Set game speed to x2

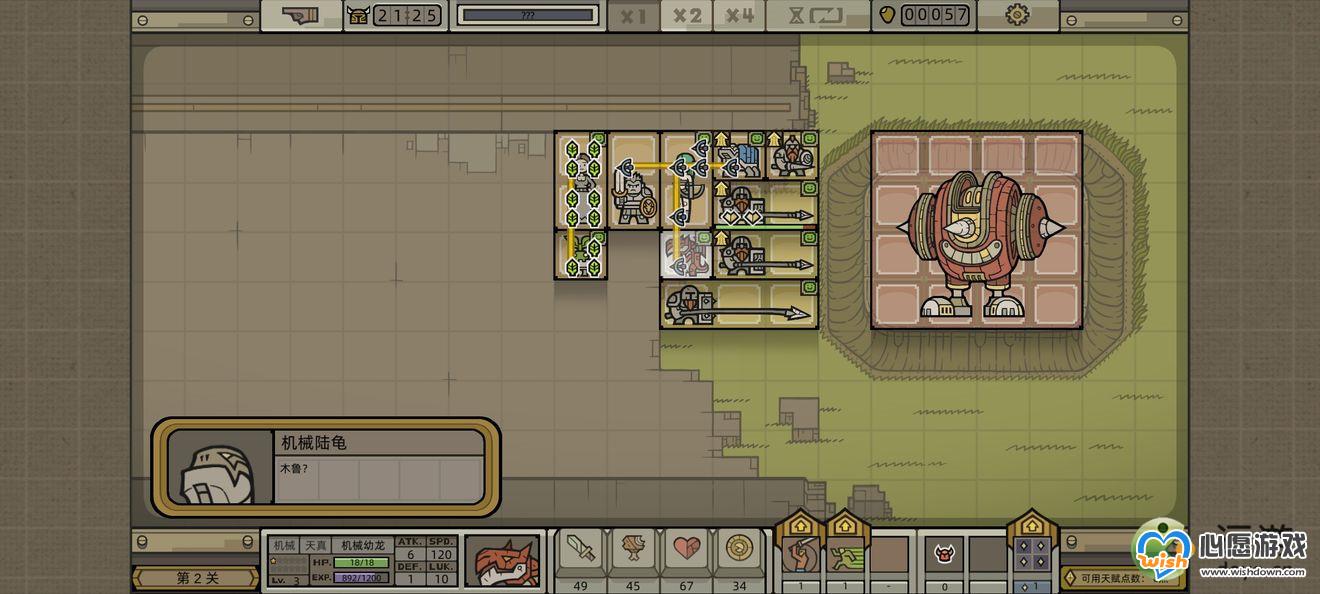coord(686,16)
